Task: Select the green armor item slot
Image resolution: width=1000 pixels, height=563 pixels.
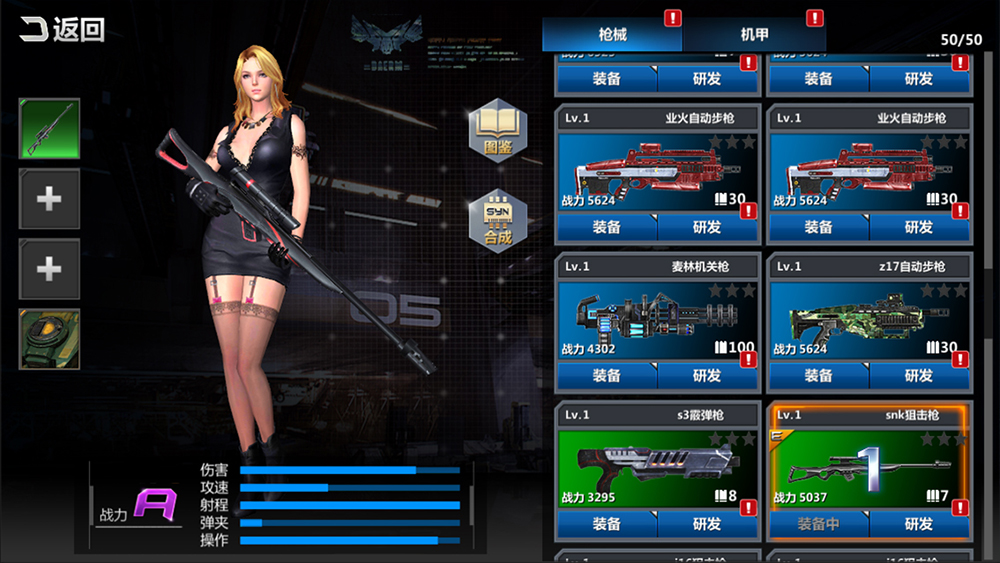Action: pyautogui.click(x=49, y=339)
